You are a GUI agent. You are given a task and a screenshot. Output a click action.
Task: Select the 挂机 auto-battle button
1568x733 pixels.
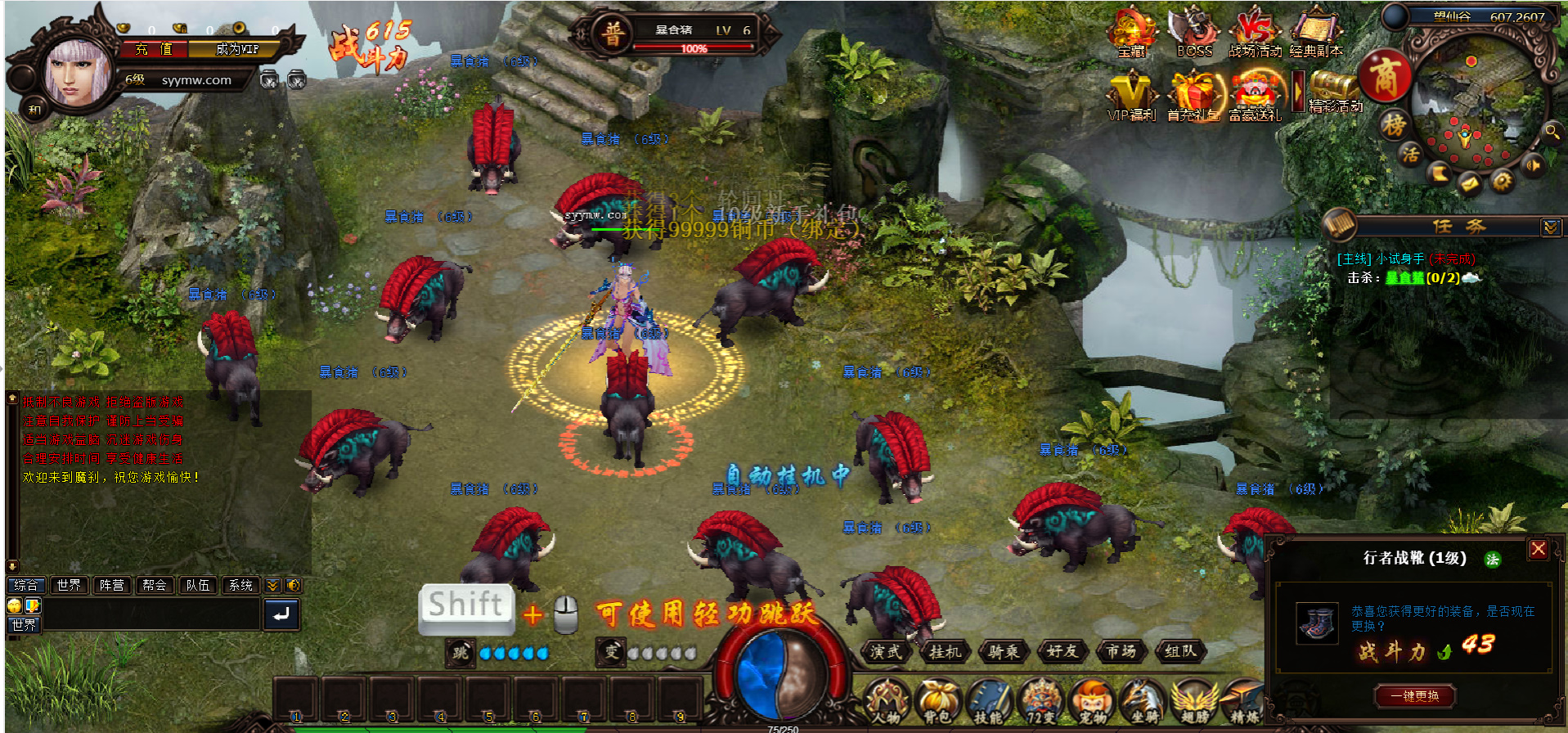pyautogui.click(x=946, y=651)
